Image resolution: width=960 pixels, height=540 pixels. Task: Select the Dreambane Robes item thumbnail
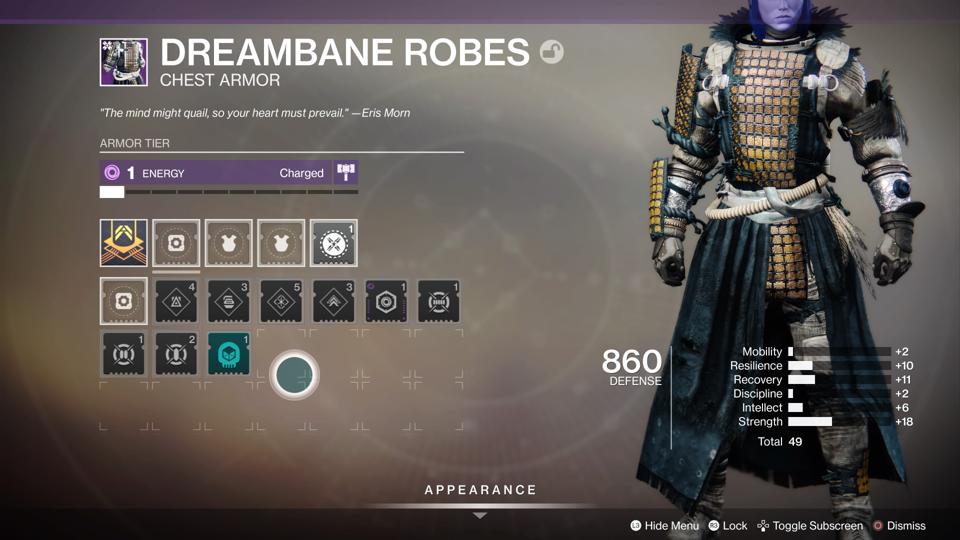124,62
